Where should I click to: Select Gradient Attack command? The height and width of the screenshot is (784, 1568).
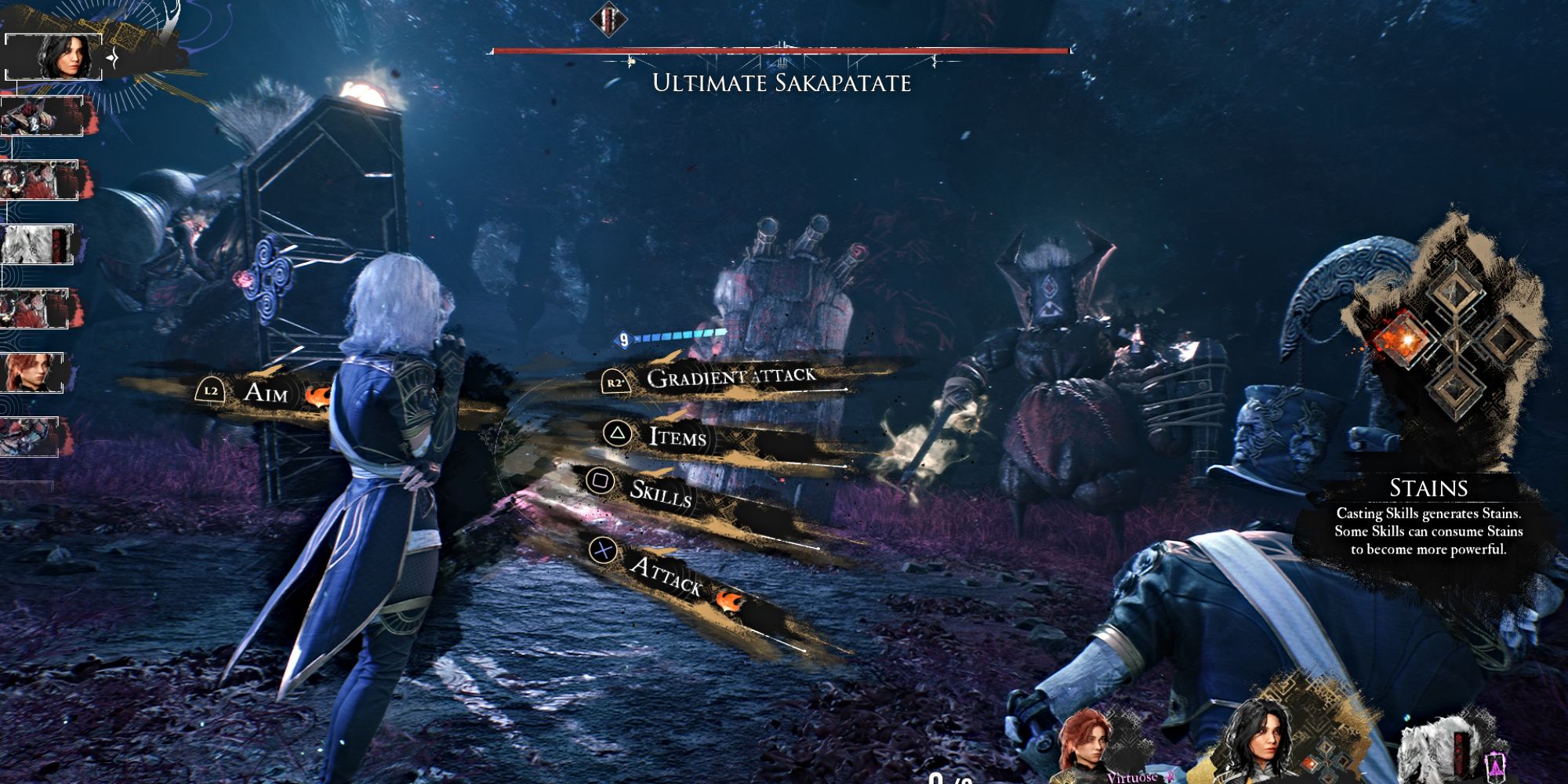pyautogui.click(x=730, y=377)
